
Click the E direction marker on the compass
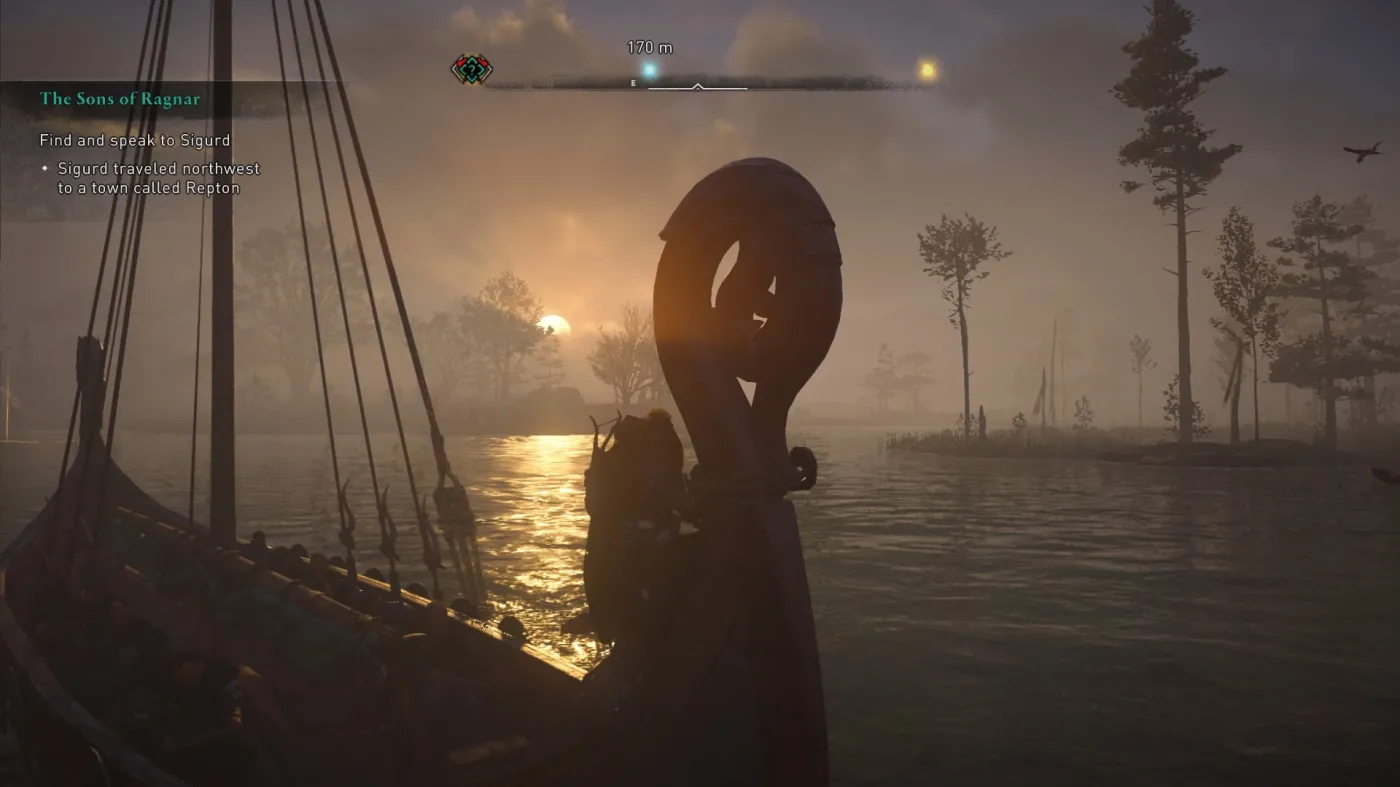[632, 84]
